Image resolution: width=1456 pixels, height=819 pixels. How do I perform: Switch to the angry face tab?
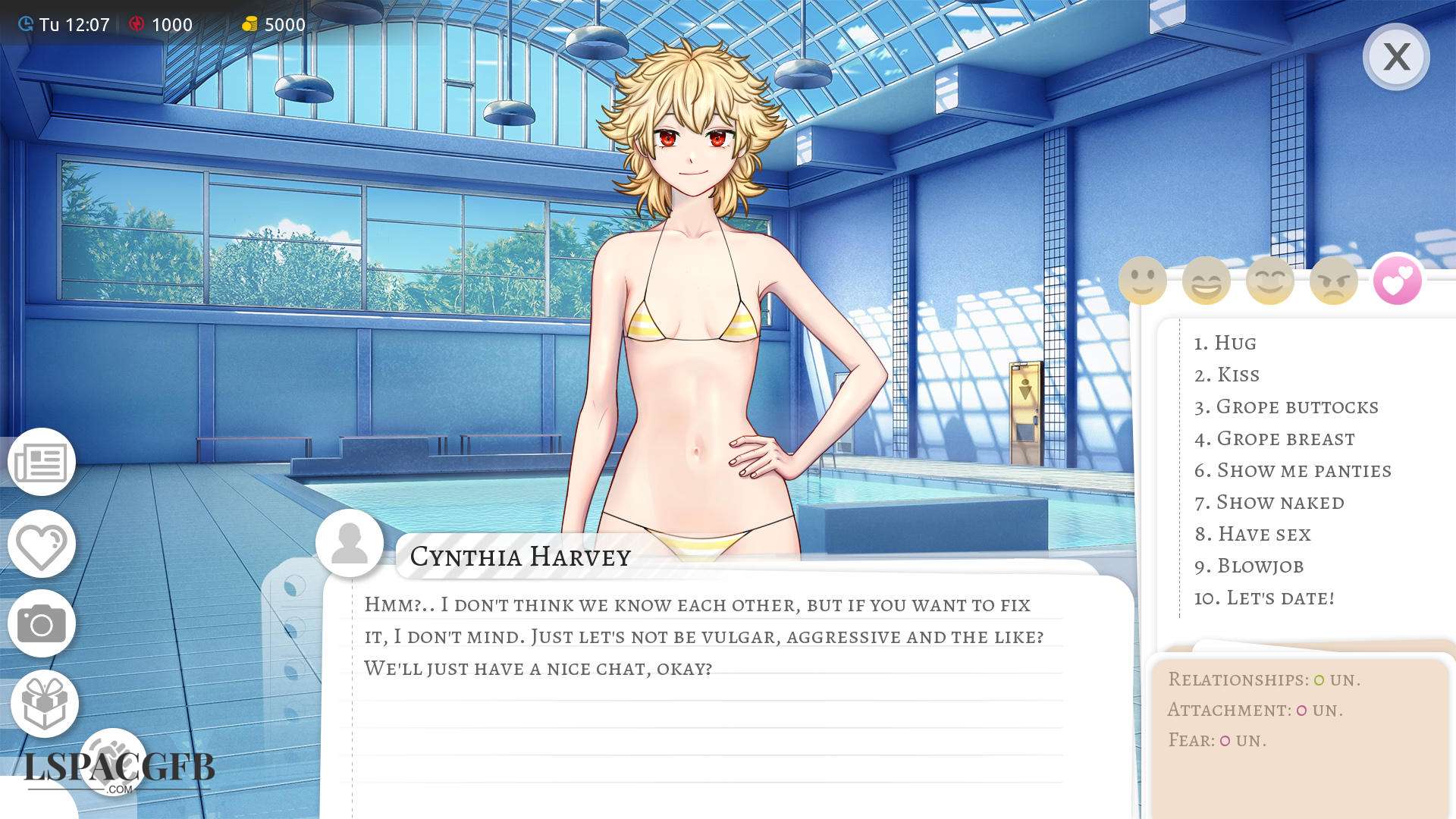click(x=1333, y=281)
